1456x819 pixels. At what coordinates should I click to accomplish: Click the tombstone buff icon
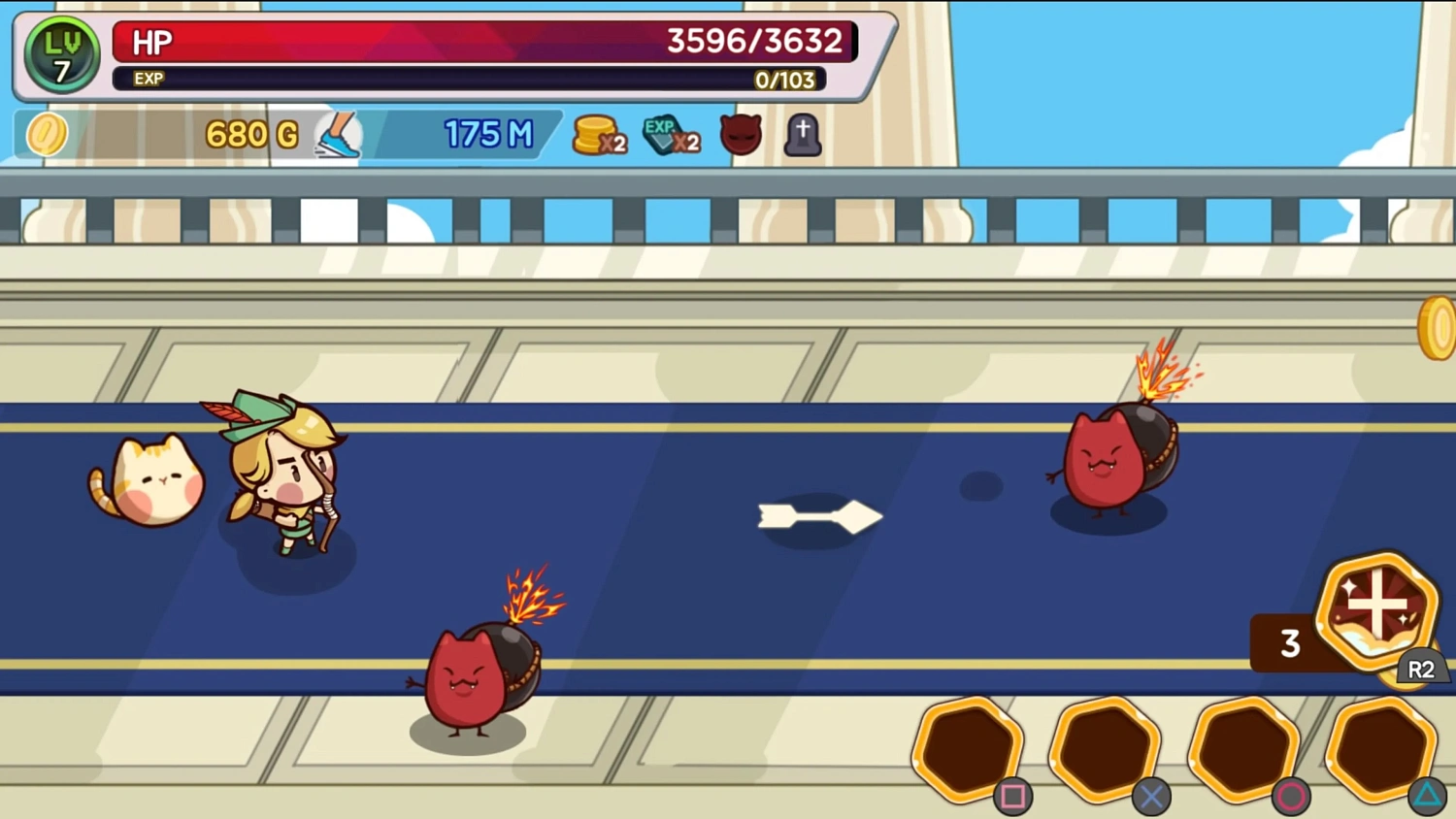click(x=803, y=134)
